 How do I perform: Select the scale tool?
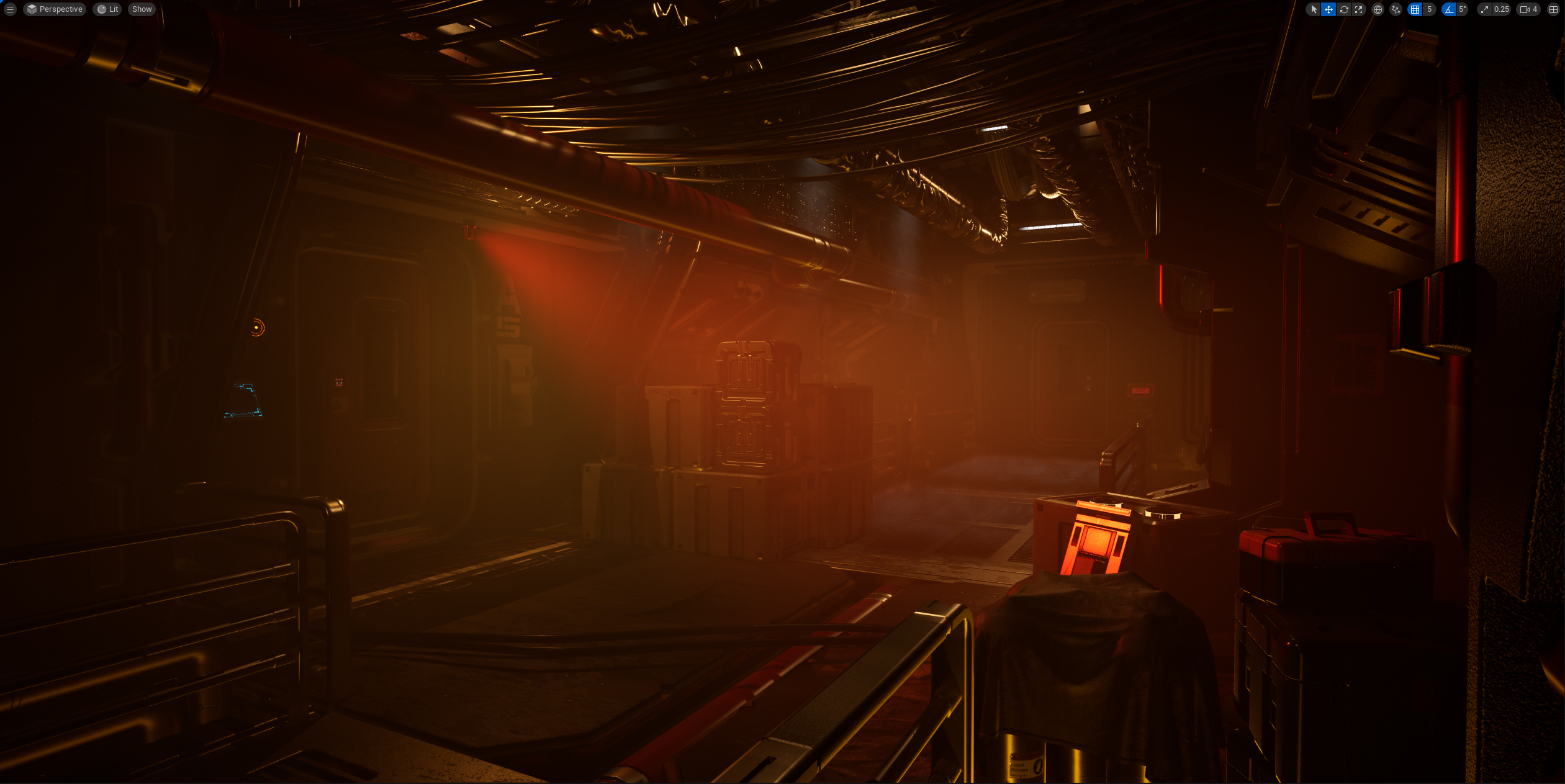tap(1359, 9)
